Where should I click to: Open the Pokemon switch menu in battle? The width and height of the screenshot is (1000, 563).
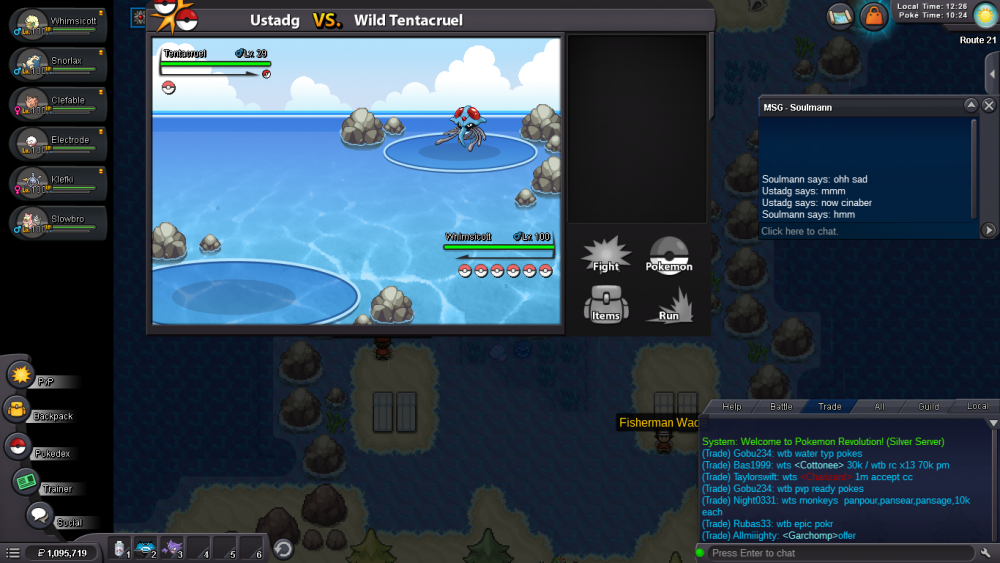(669, 254)
